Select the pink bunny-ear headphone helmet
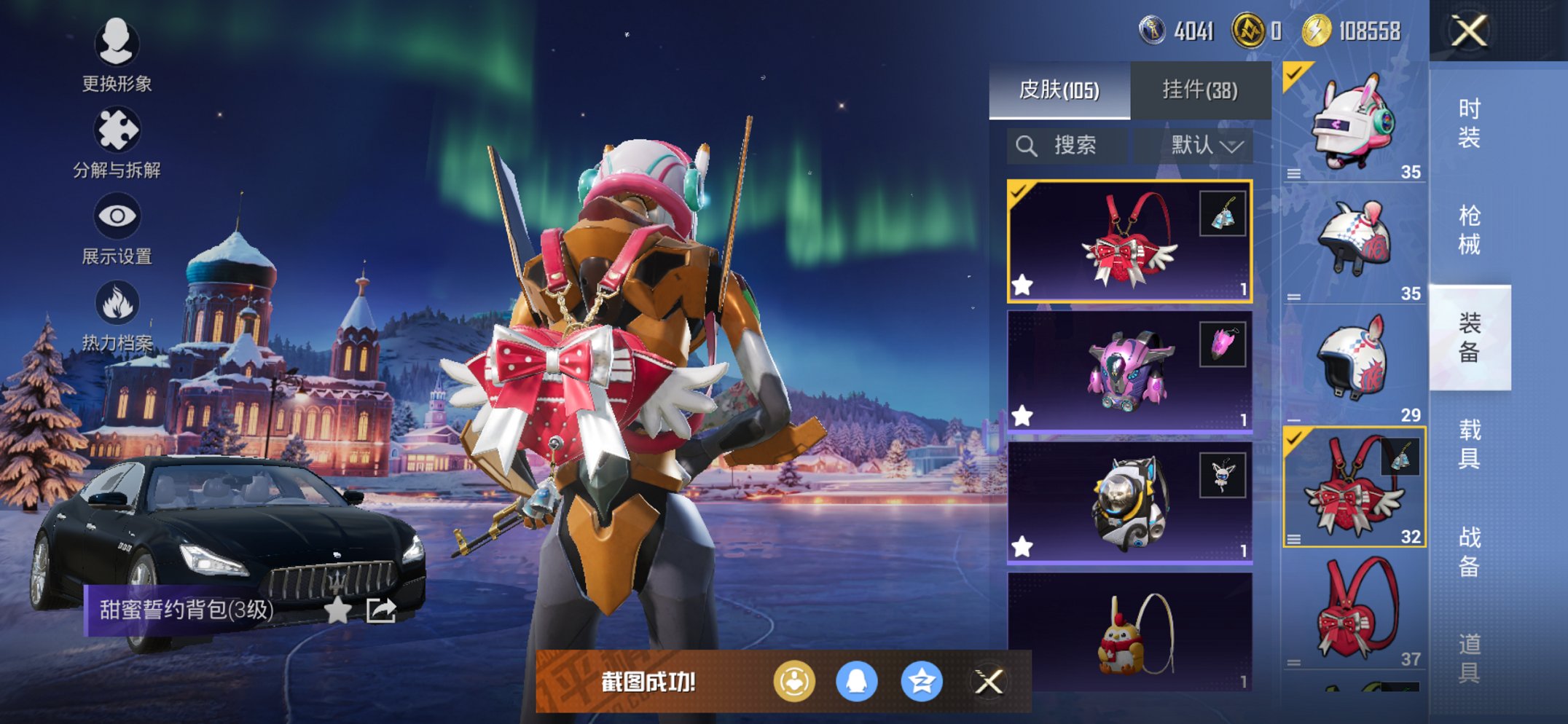 click(1354, 122)
